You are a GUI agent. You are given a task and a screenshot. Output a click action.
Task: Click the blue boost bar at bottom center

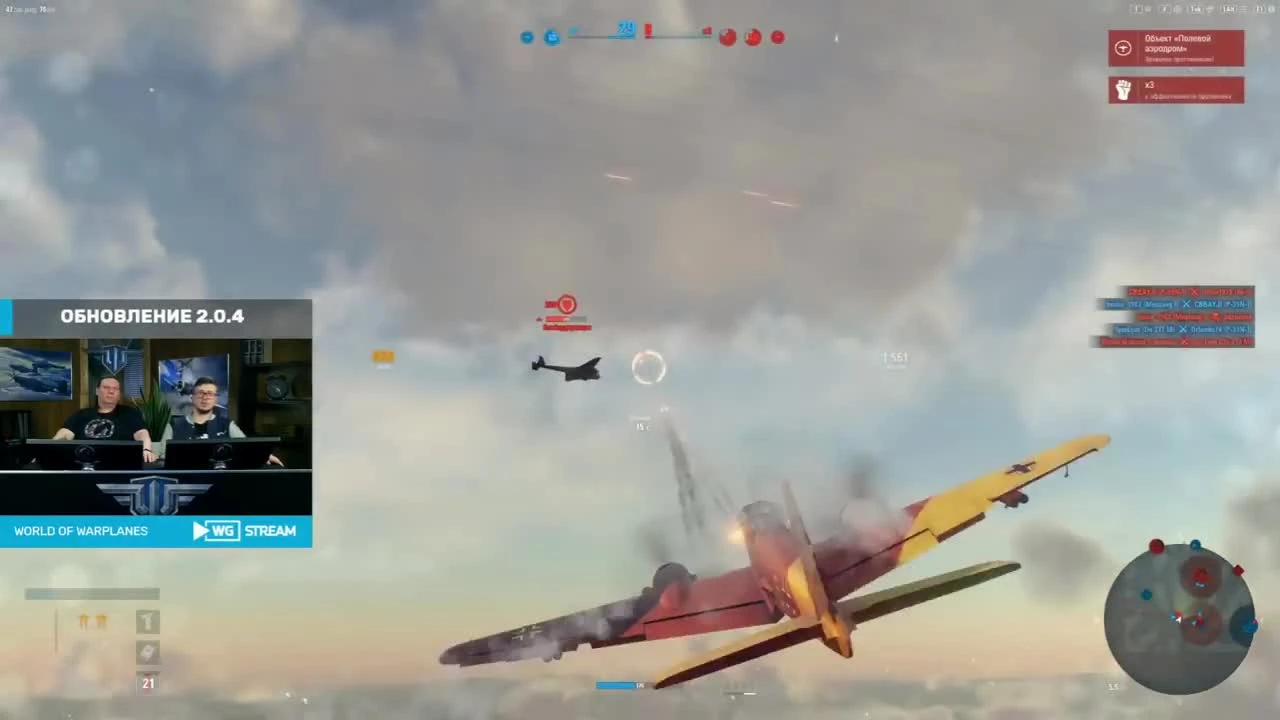click(615, 685)
